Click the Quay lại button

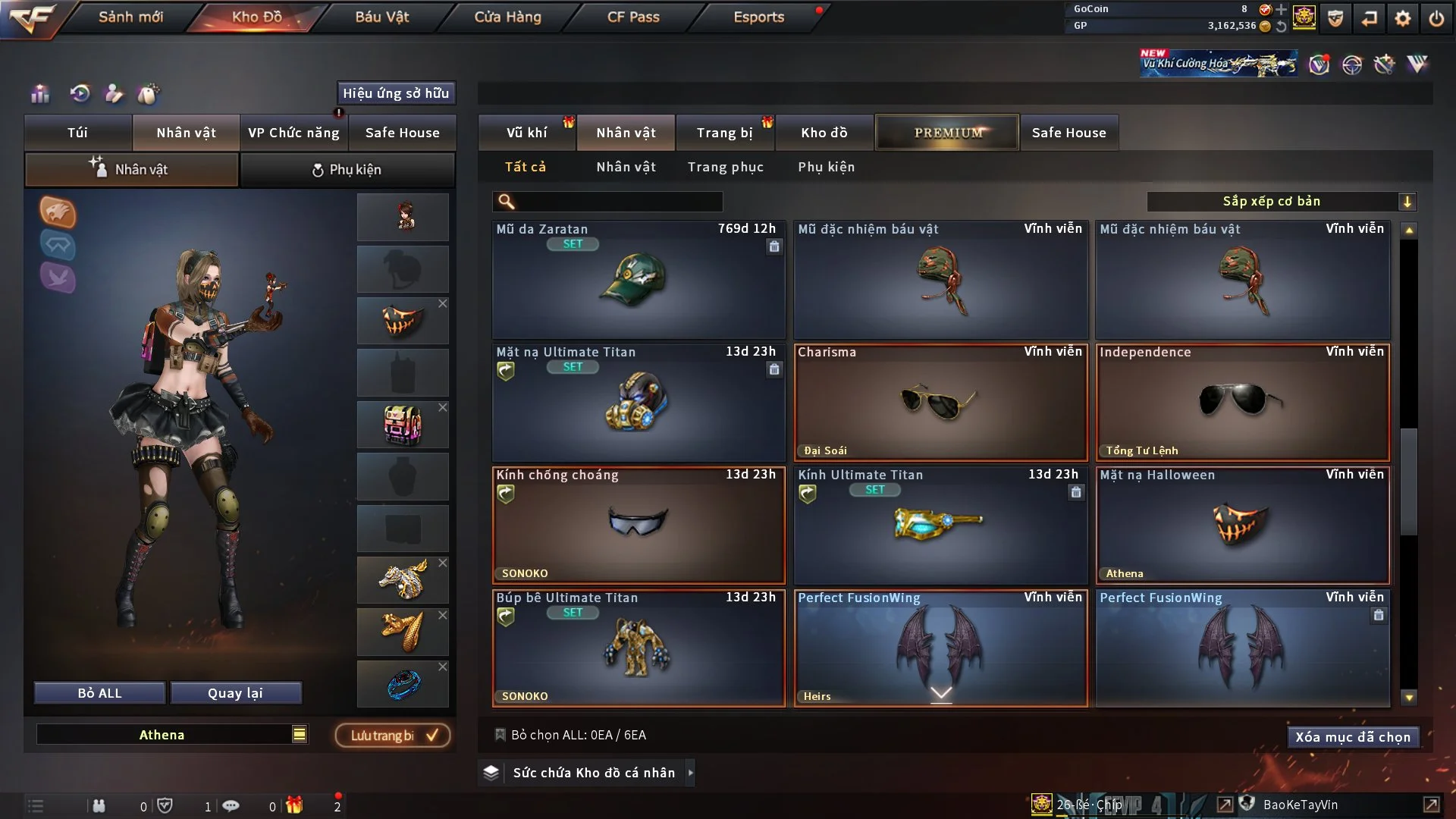point(235,693)
